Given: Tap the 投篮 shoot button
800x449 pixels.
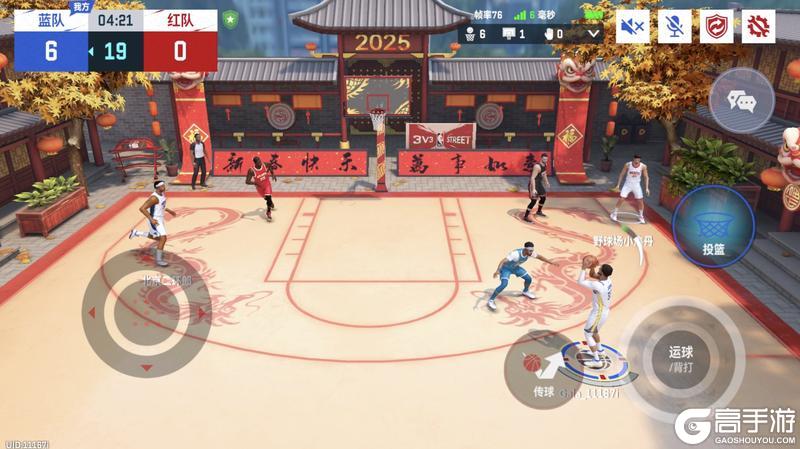Looking at the screenshot, I should tap(712, 228).
